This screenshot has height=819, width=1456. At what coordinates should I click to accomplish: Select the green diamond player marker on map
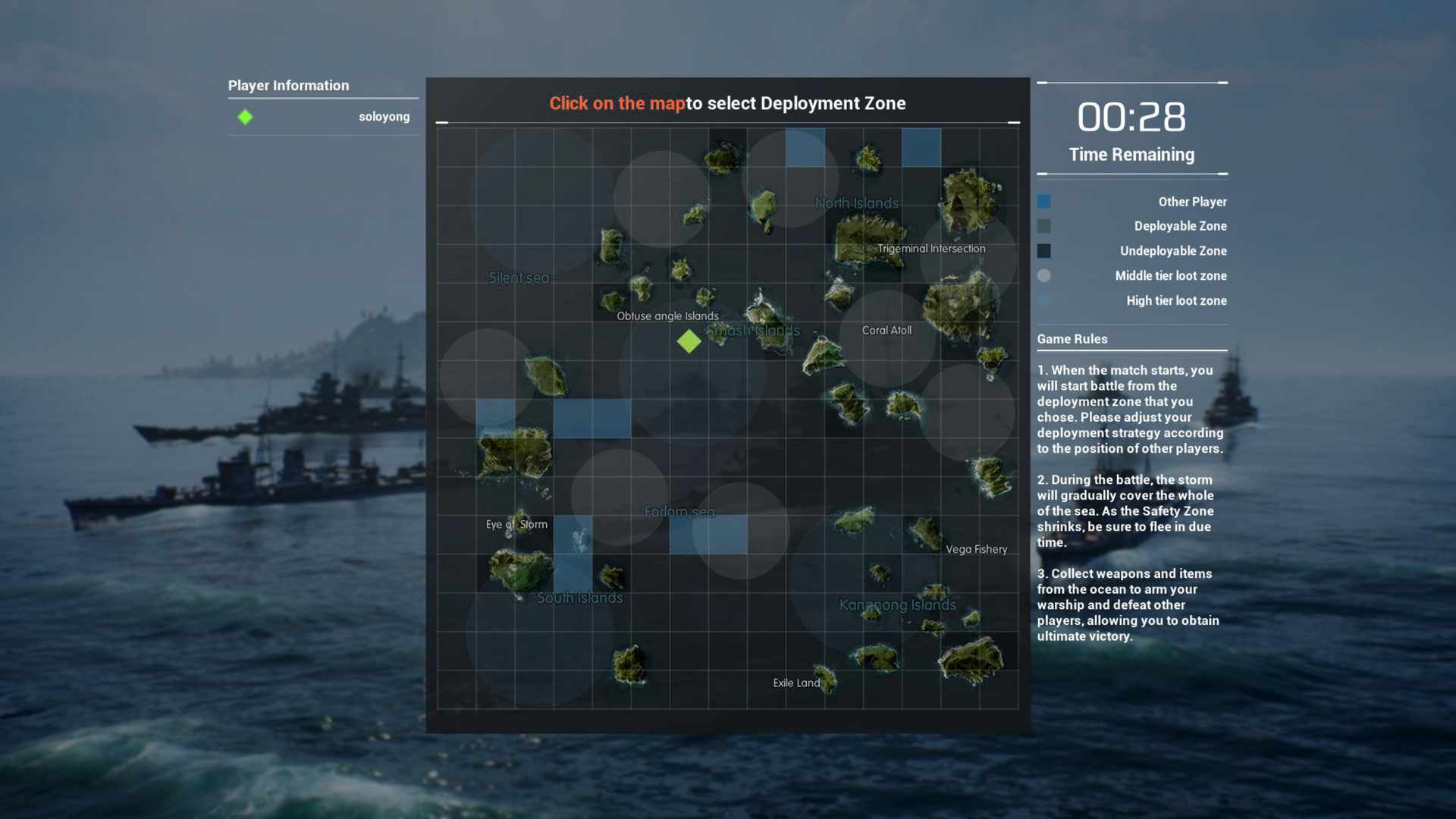click(x=689, y=342)
